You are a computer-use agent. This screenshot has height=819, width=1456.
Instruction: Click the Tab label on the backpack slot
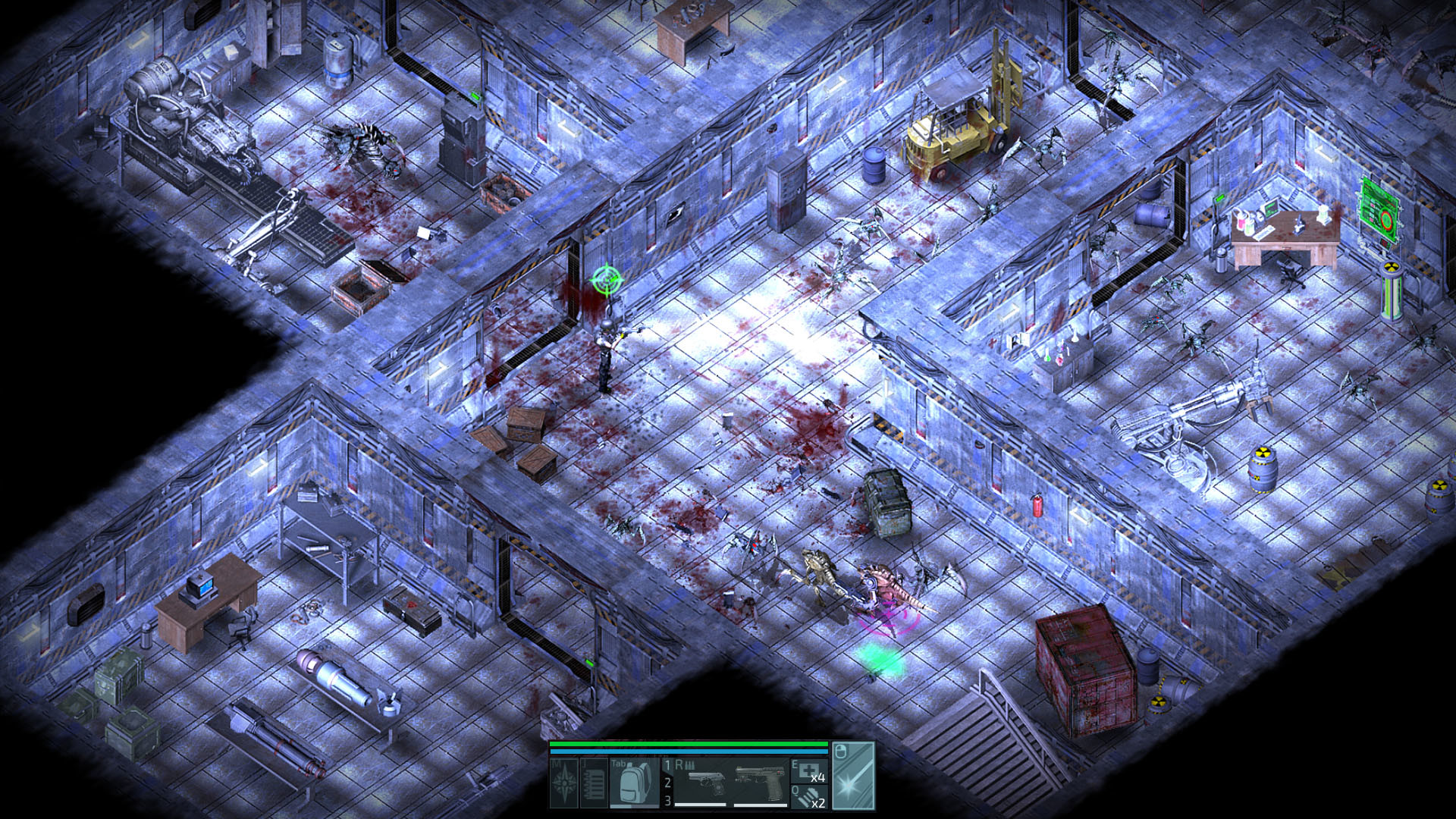[x=618, y=764]
